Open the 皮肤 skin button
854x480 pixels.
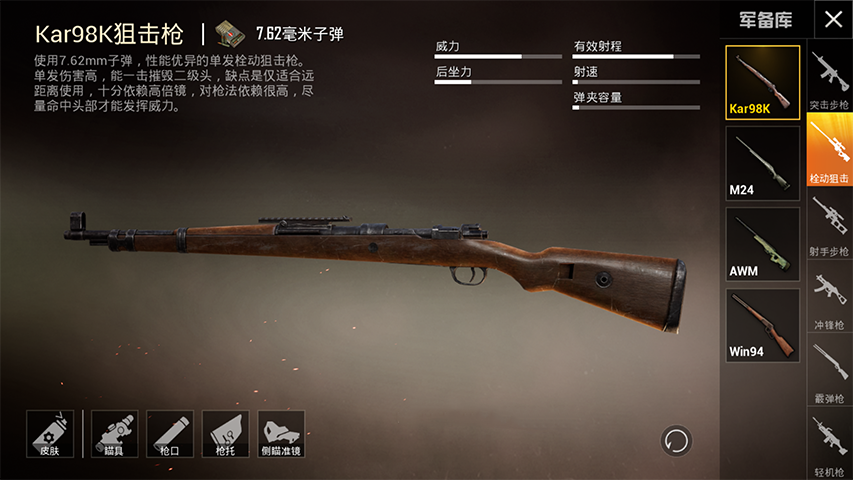point(50,434)
